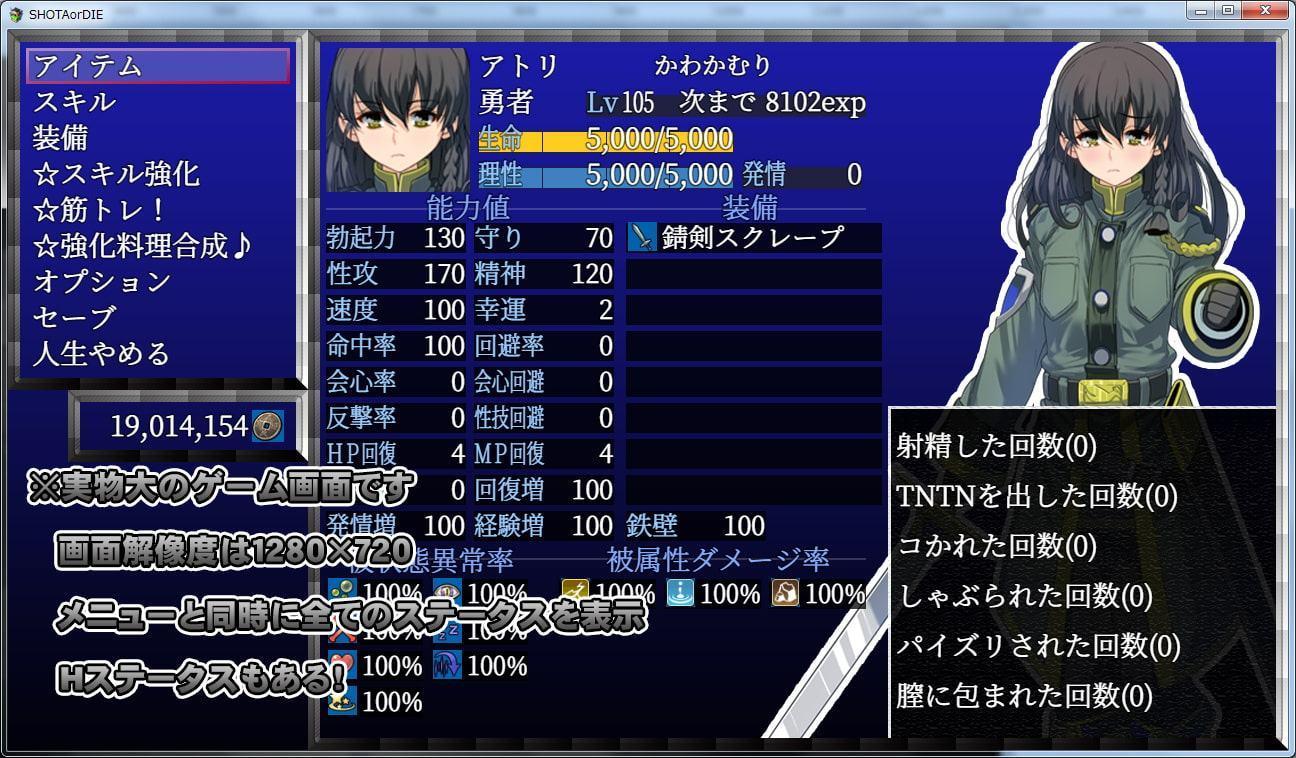Viewport: 1296px width, 758px height.
Task: Choose セーブ to save the game
Action: 158,318
